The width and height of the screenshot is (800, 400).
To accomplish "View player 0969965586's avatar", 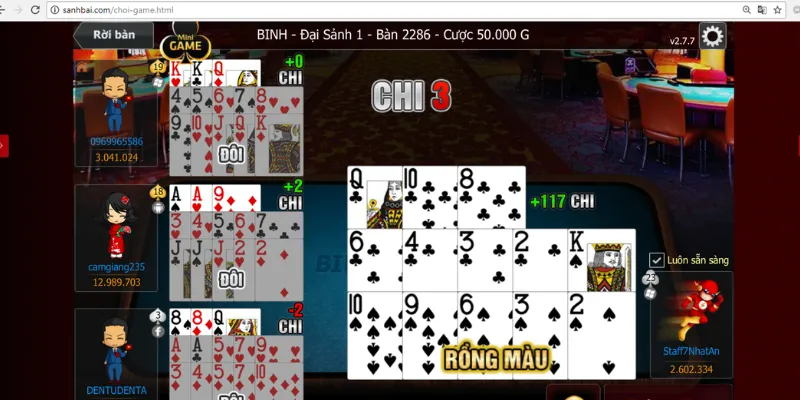I will pyautogui.click(x=115, y=101).
